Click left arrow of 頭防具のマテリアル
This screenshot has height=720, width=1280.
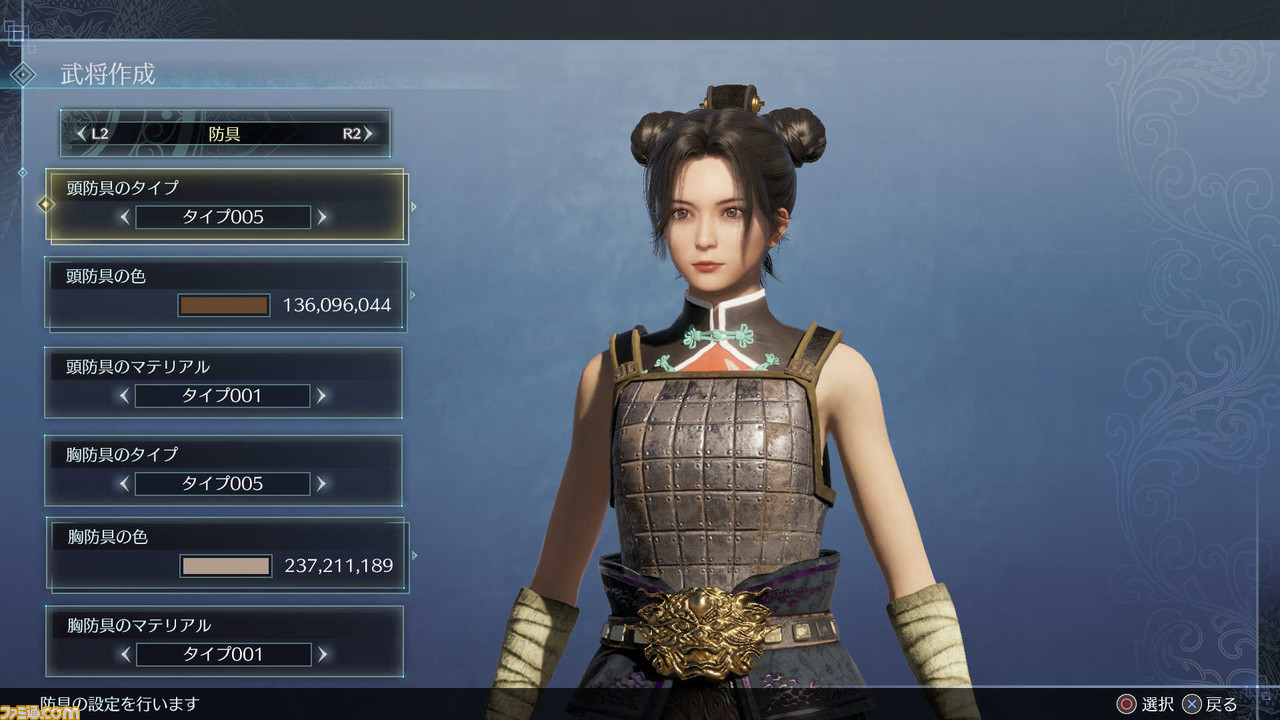pyautogui.click(x=125, y=396)
